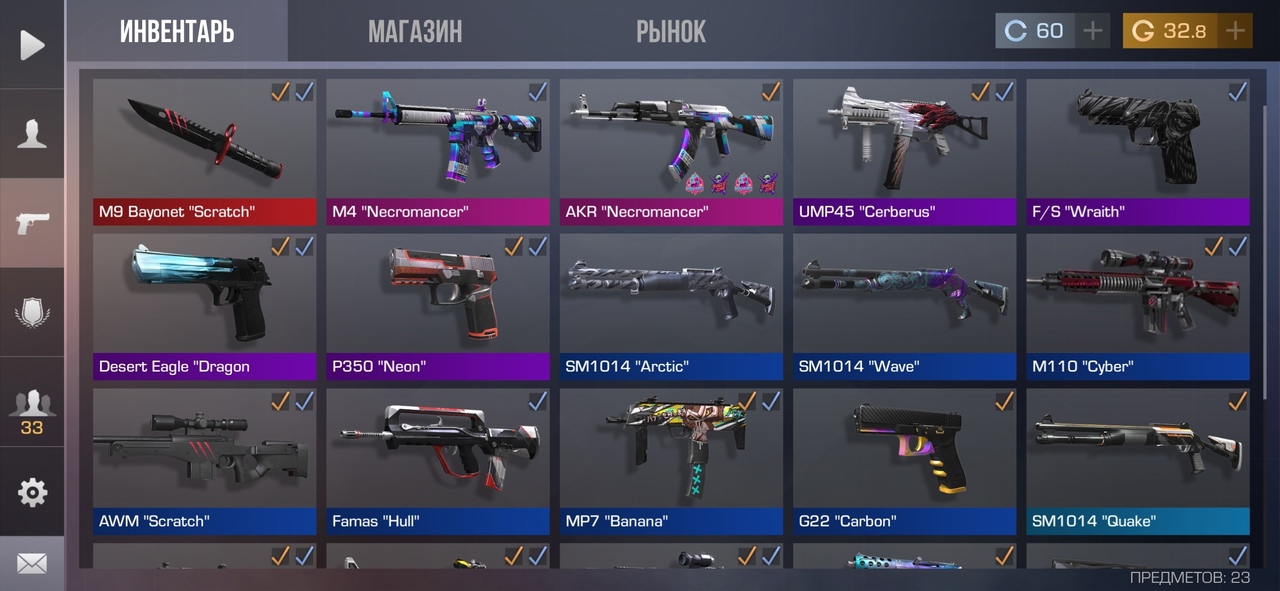Select the Инвентарь tab
This screenshot has height=591, width=1280.
click(x=177, y=32)
